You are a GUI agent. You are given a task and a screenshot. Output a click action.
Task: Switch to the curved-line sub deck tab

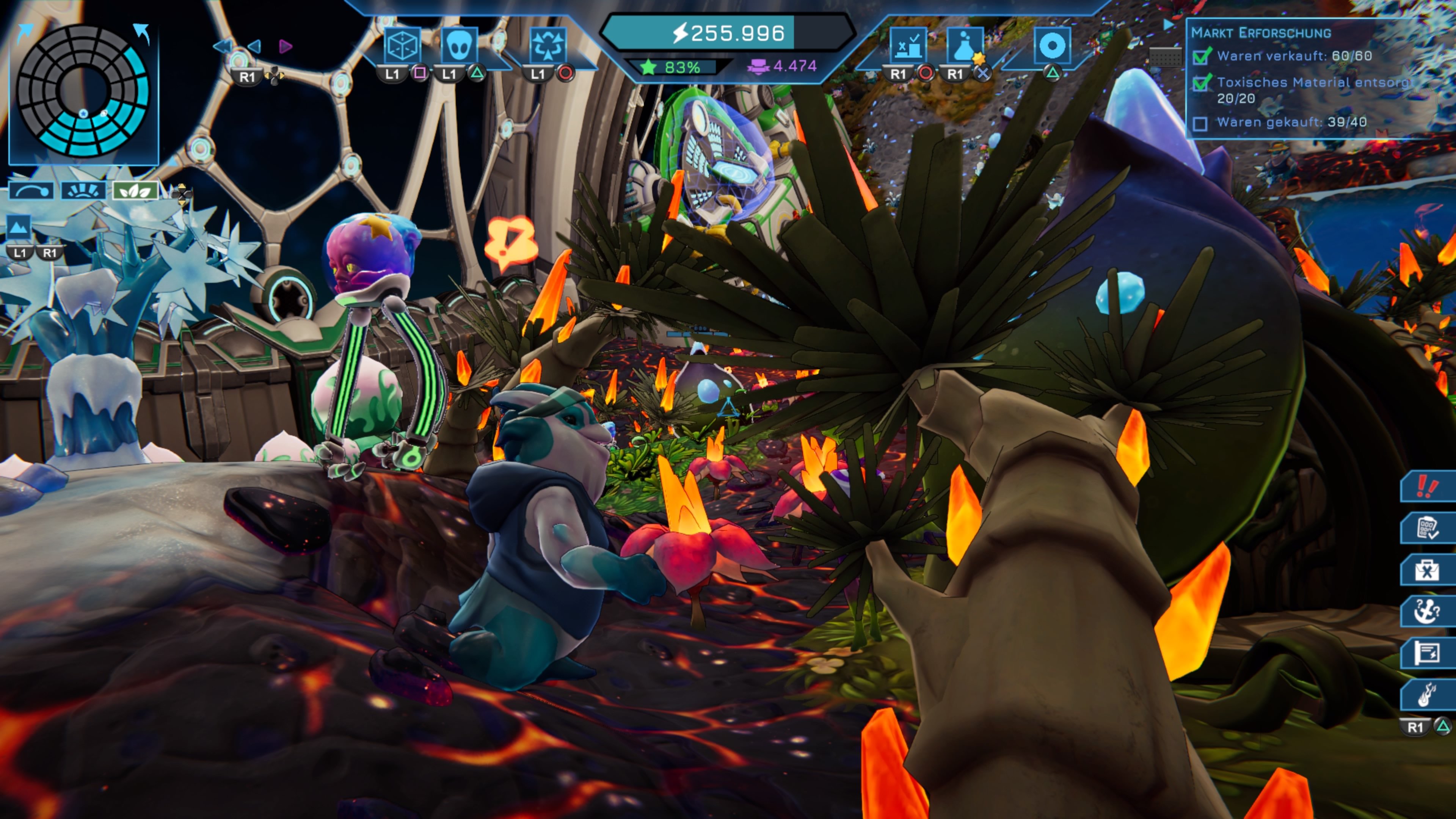[x=31, y=190]
